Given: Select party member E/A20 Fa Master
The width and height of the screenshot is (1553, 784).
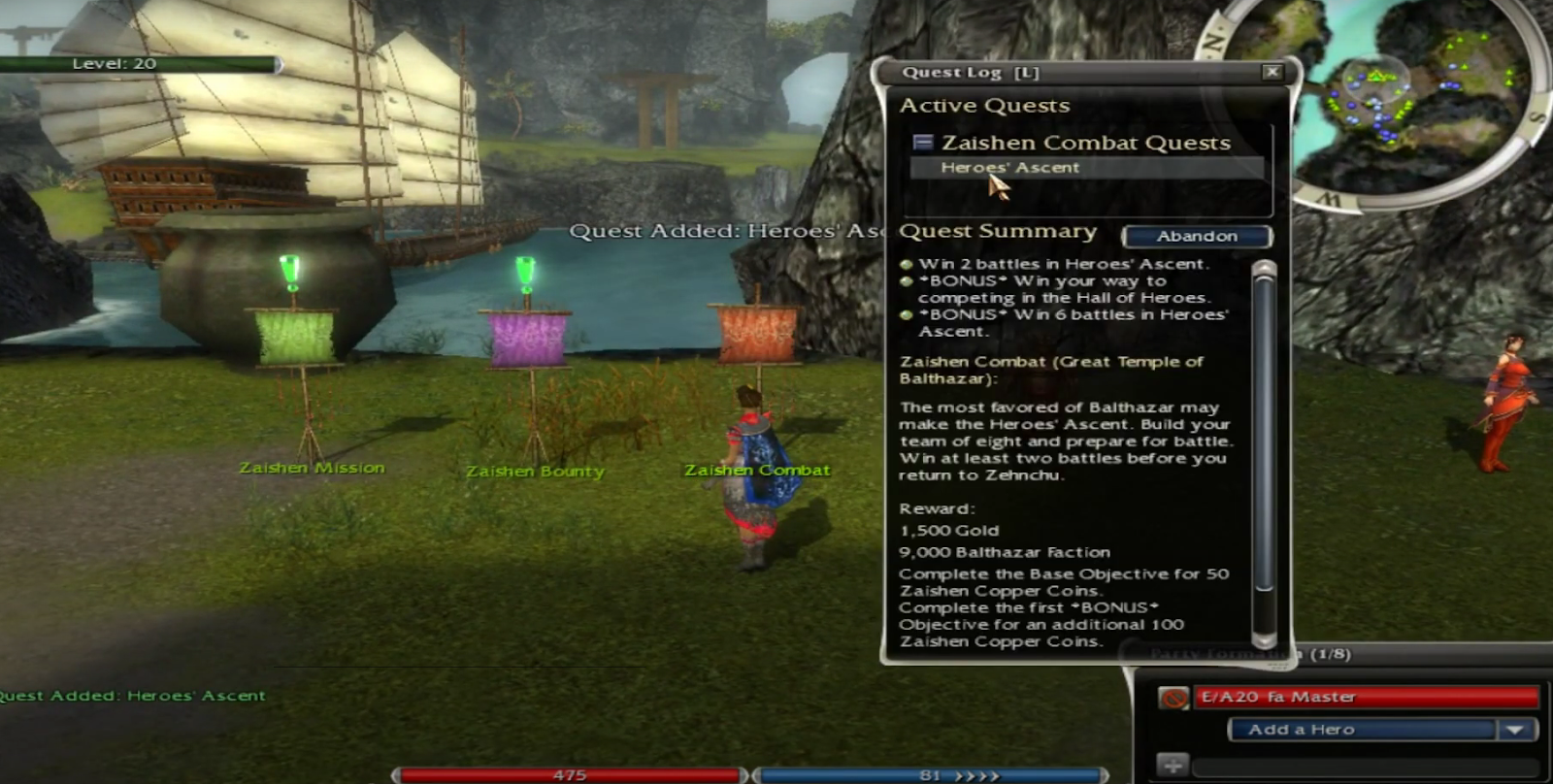Looking at the screenshot, I should (x=1365, y=697).
